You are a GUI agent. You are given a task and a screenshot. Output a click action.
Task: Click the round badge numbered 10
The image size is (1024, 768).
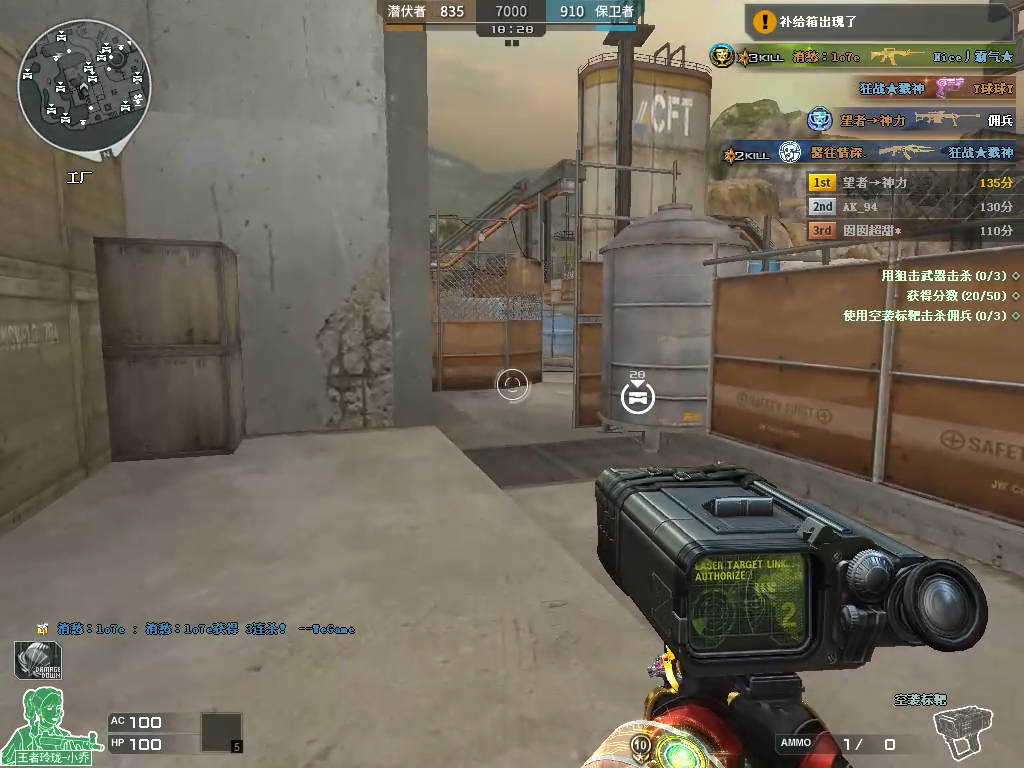(640, 745)
